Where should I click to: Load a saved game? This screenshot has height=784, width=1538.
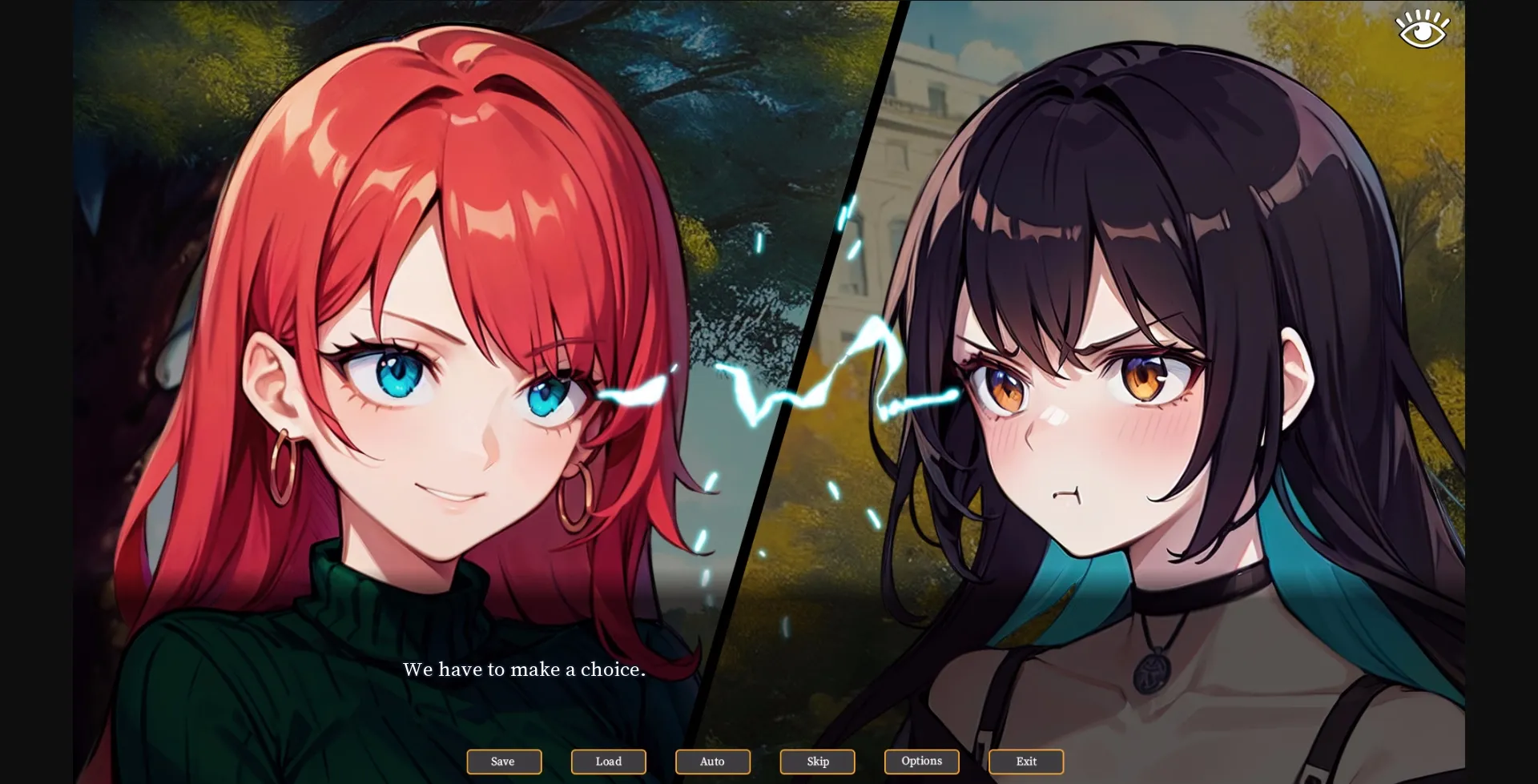[608, 762]
